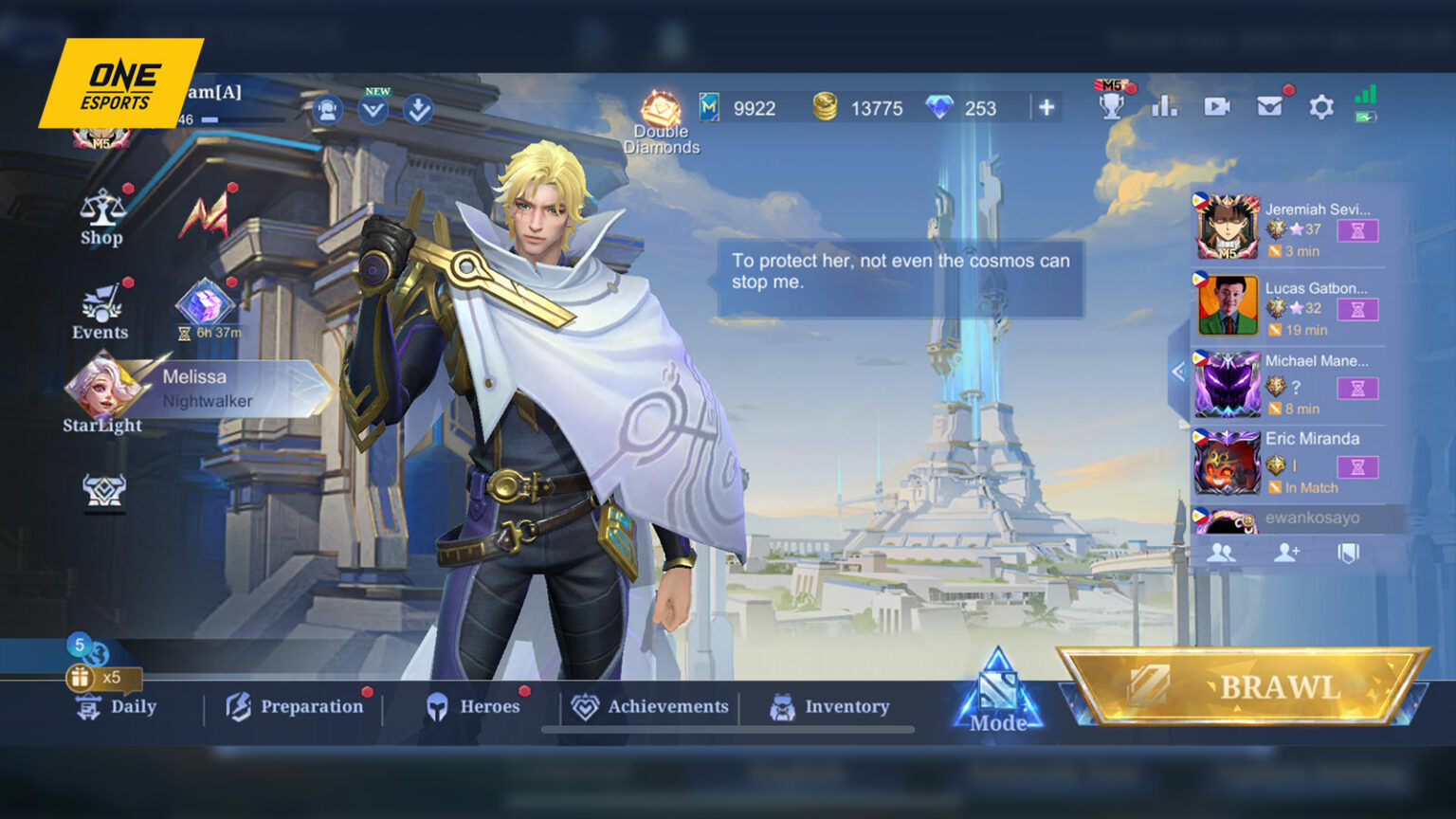This screenshot has width=1456, height=819.
Task: Start a match with the BRAWL button
Action: 1244,687
